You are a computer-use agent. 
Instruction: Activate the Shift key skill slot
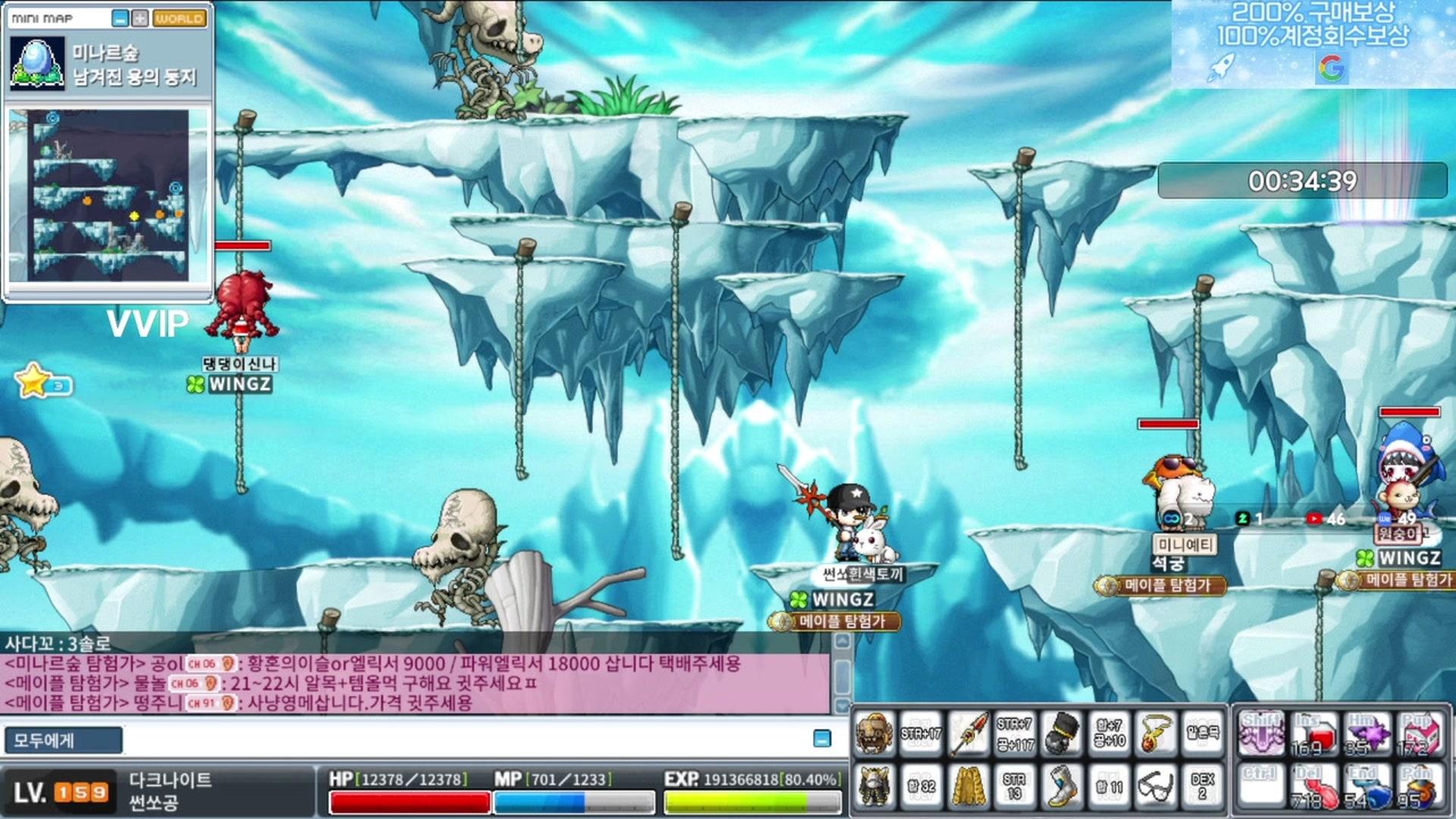tap(1261, 734)
